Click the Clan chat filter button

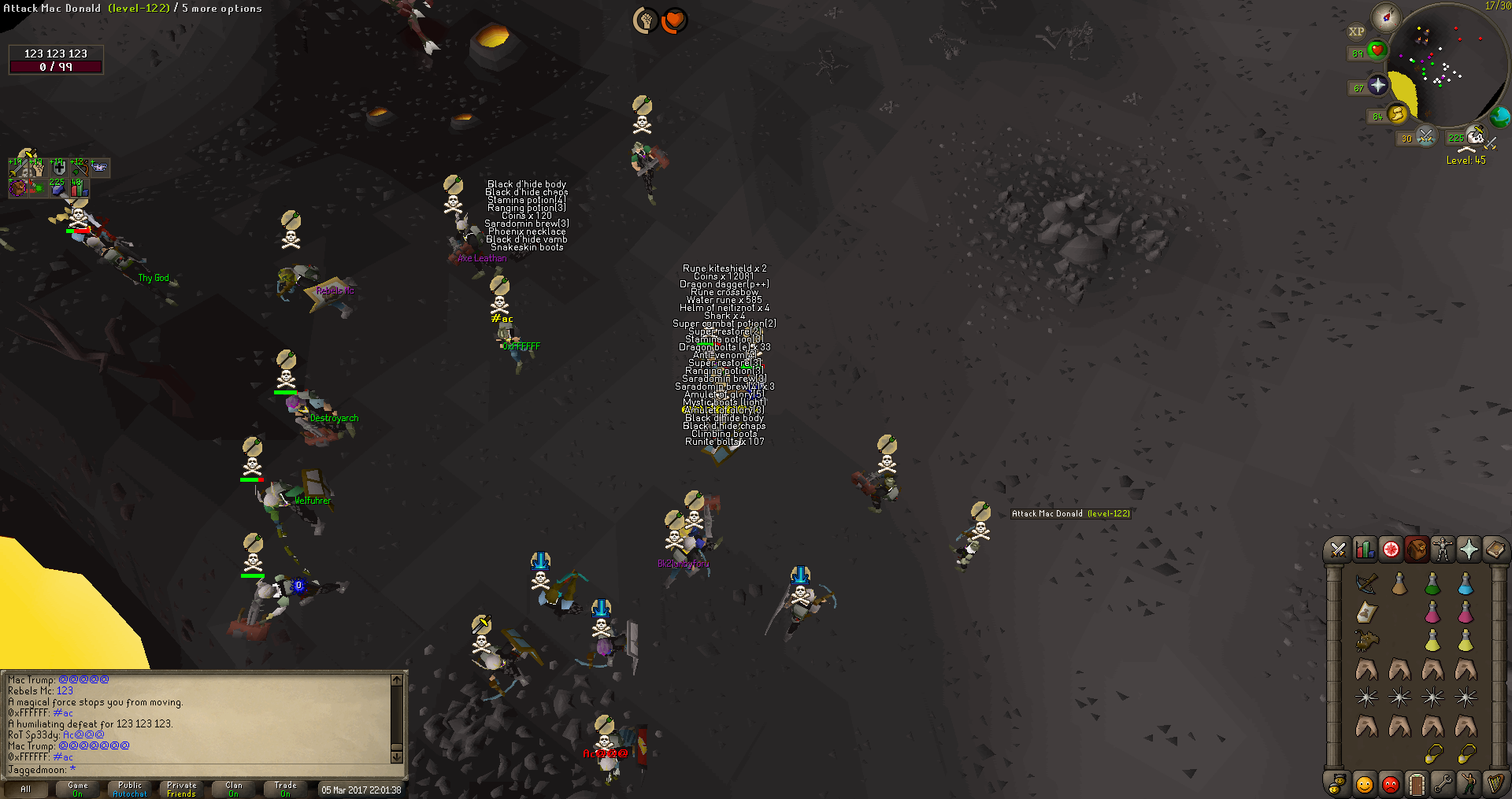point(234,789)
